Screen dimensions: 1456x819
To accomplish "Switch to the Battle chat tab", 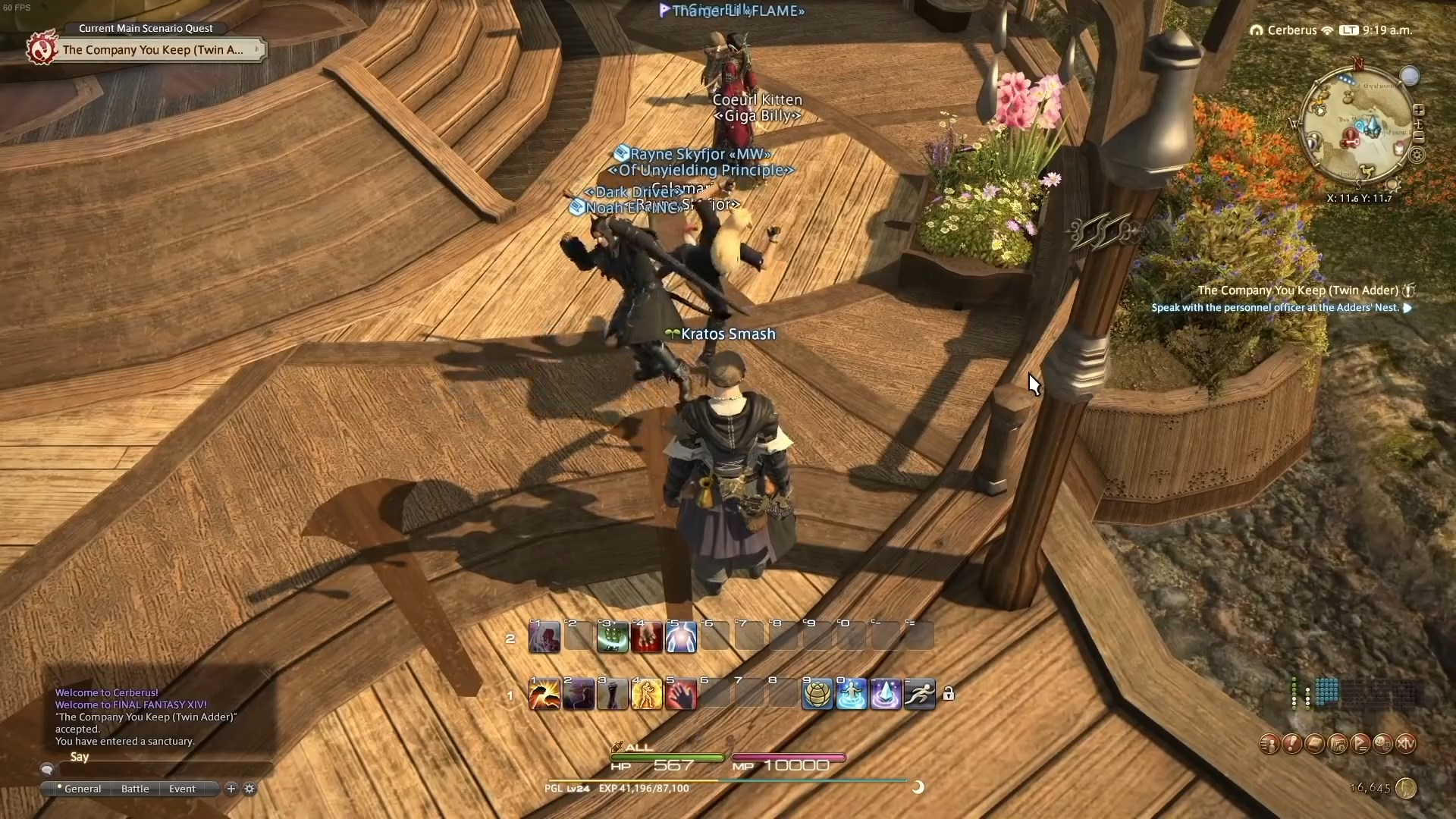I will tap(134, 789).
